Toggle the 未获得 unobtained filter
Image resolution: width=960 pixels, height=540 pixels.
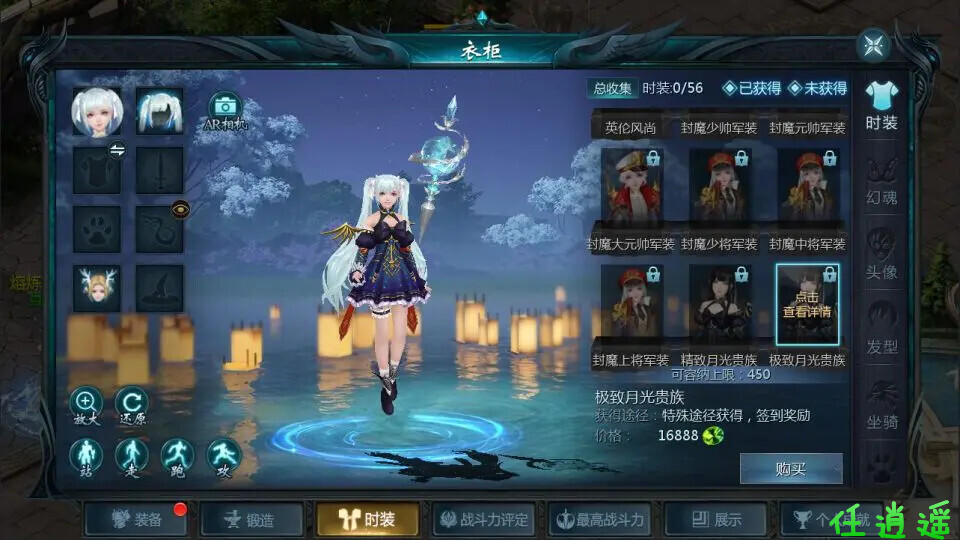coord(817,88)
